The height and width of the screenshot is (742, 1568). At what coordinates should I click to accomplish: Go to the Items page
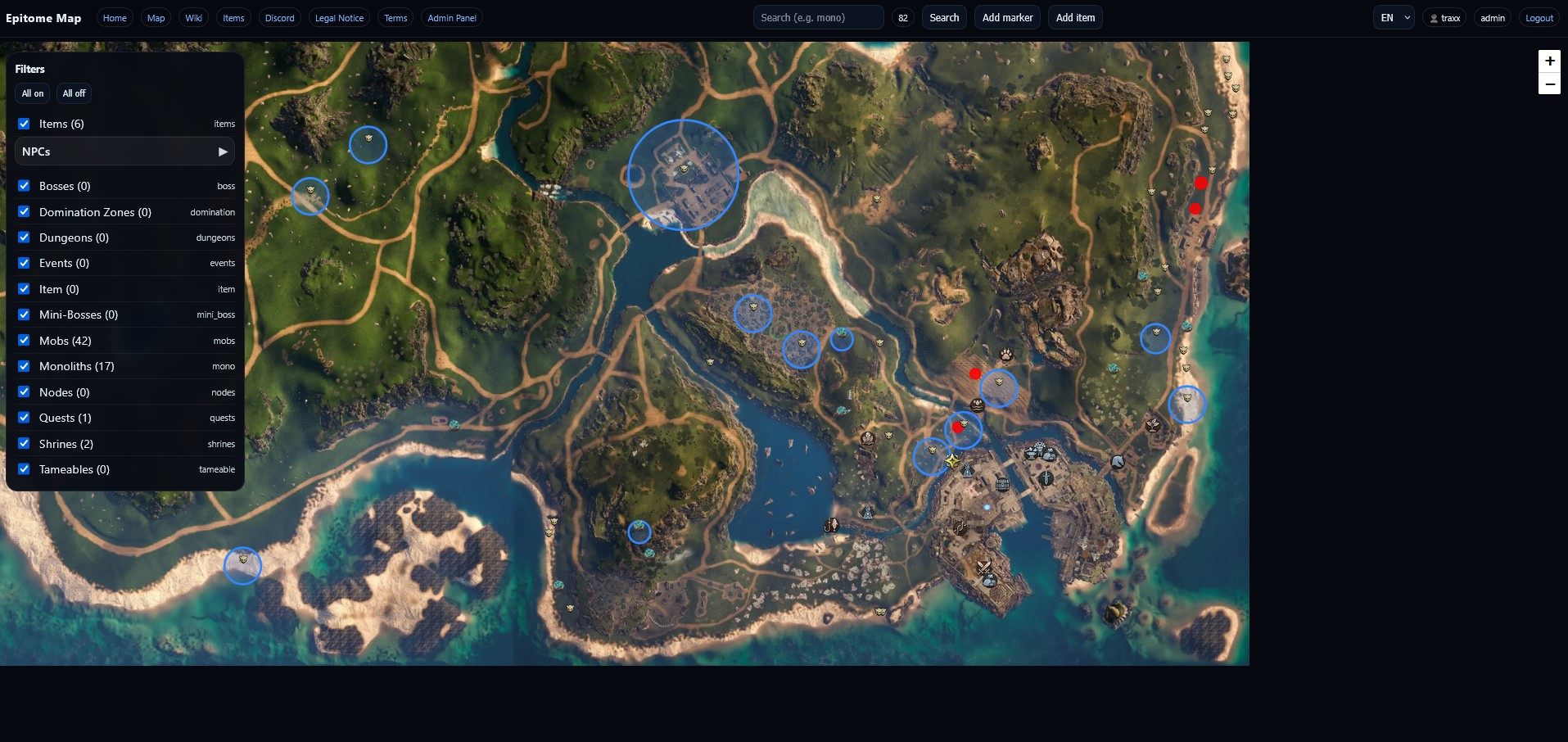pos(233,18)
